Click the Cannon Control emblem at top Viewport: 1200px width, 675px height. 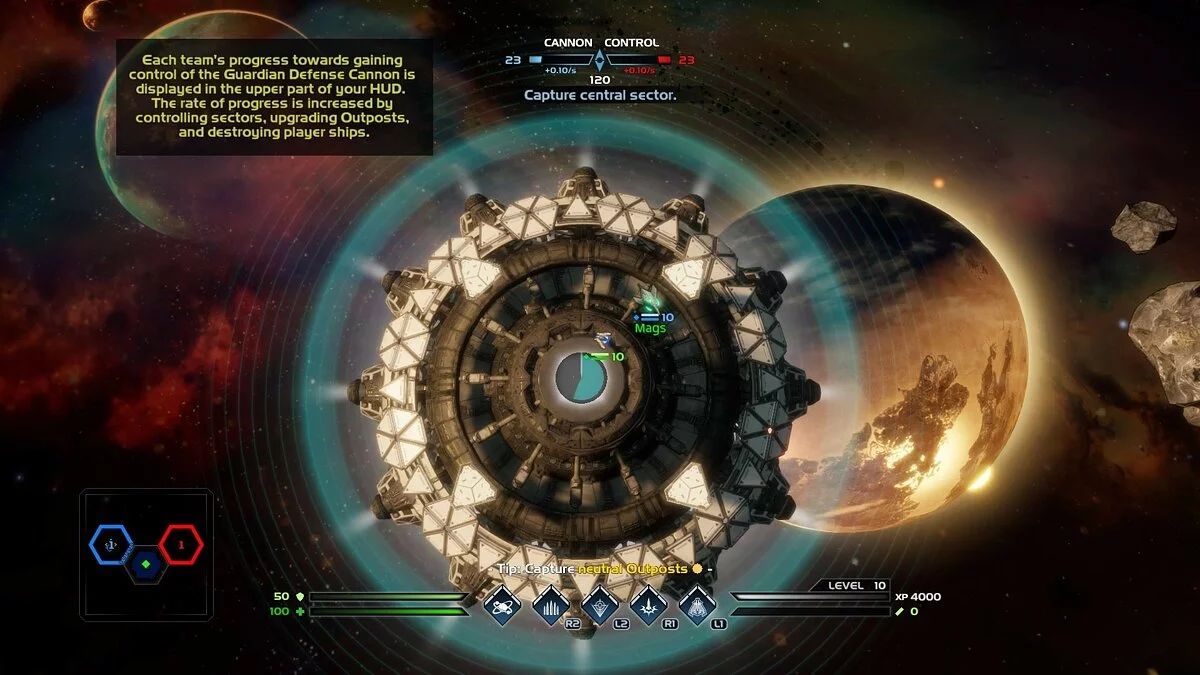coord(600,61)
